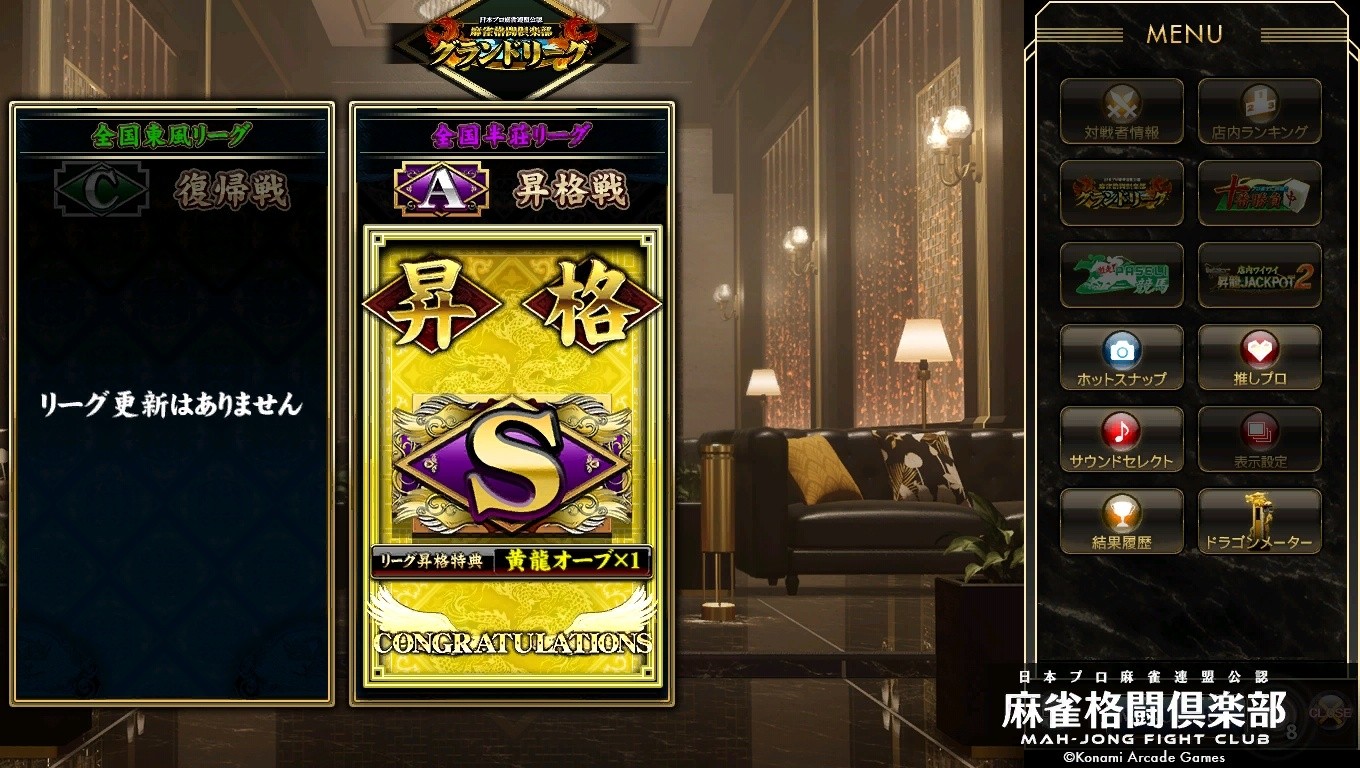The height and width of the screenshot is (768, 1360).
Task: Open the ドラゴンメーター dragon meter
Action: pyautogui.click(x=1259, y=521)
